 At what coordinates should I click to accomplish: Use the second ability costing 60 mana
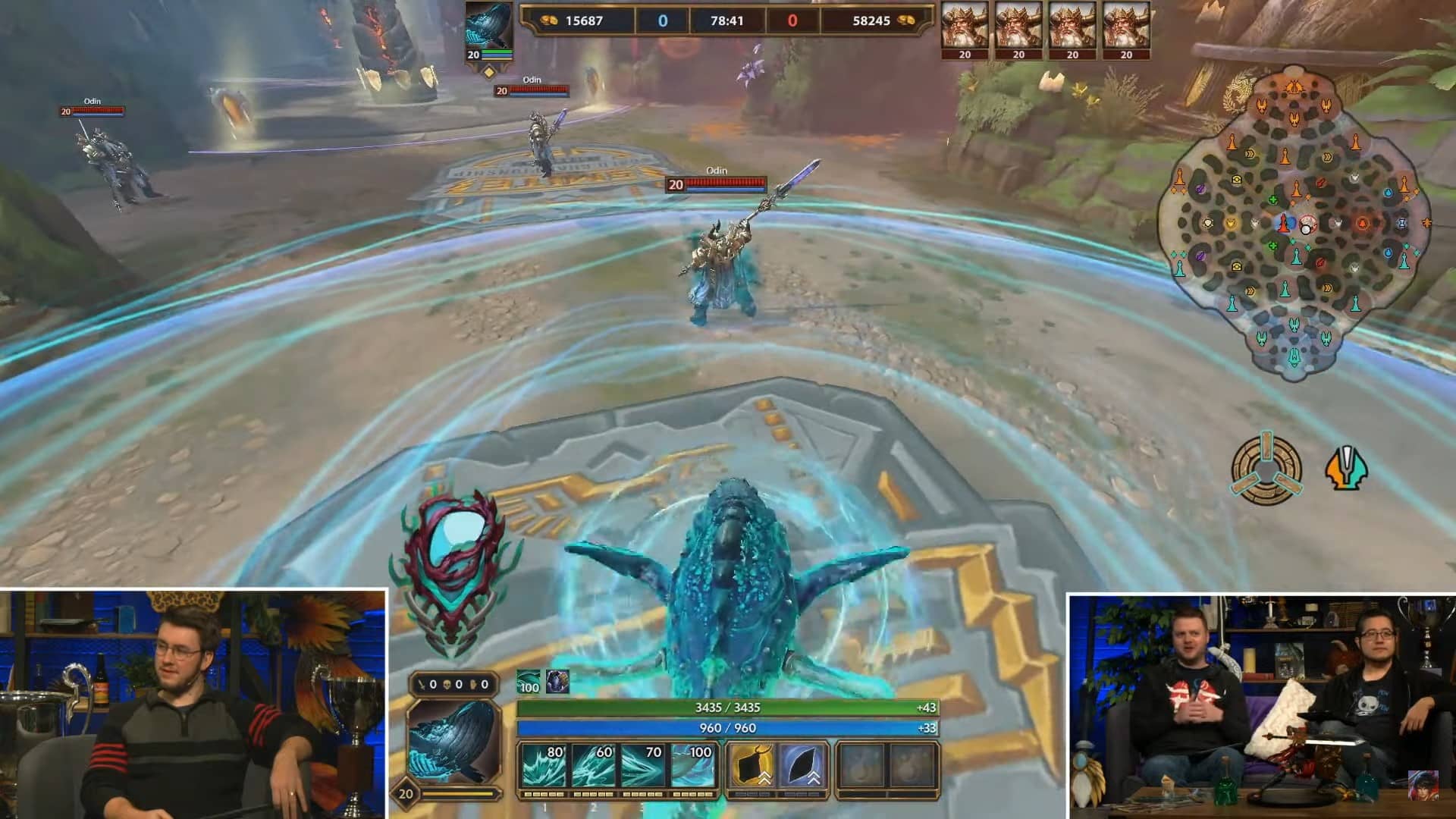593,766
